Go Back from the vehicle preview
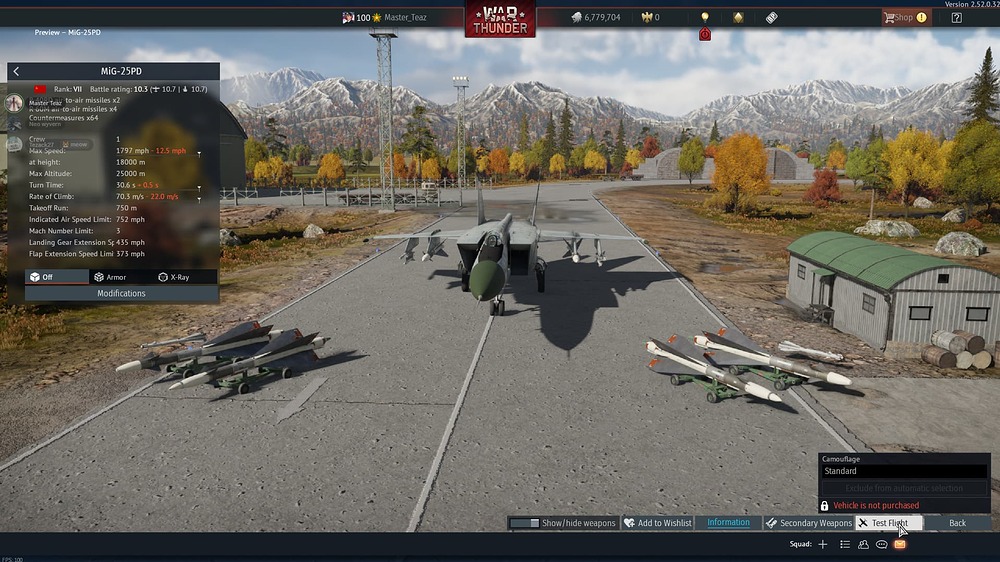 click(957, 523)
